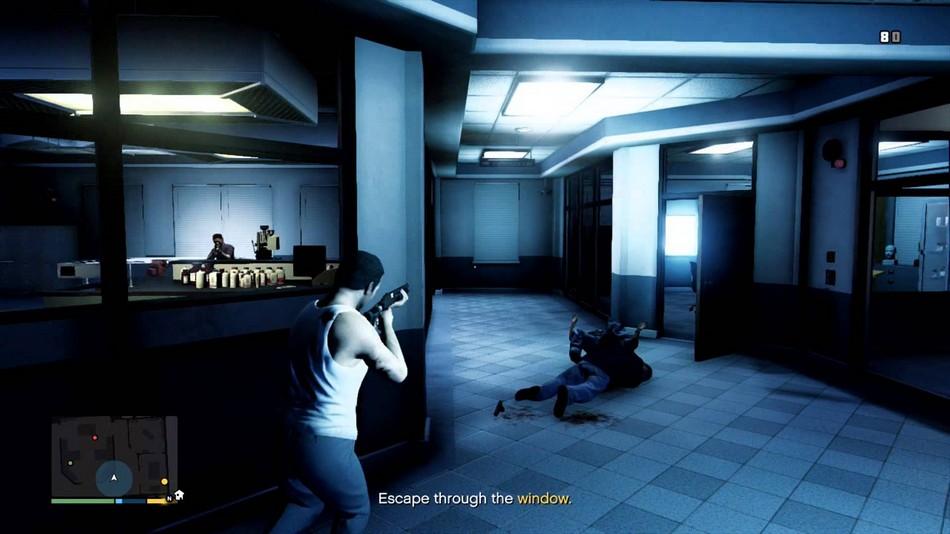
Task: Select the player arrow on the minimap
Action: pos(114,478)
